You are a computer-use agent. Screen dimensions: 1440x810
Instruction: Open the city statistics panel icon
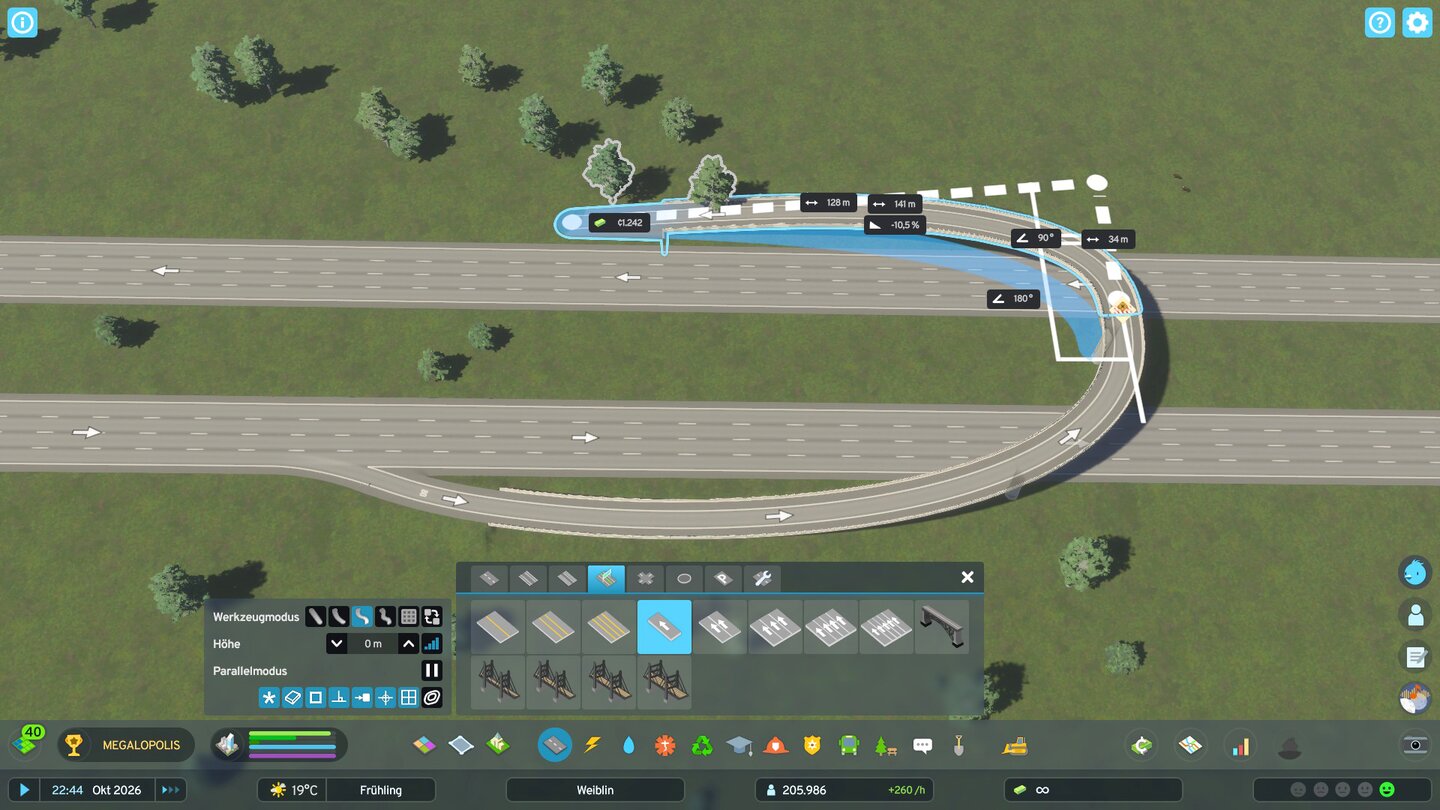(x=1241, y=745)
